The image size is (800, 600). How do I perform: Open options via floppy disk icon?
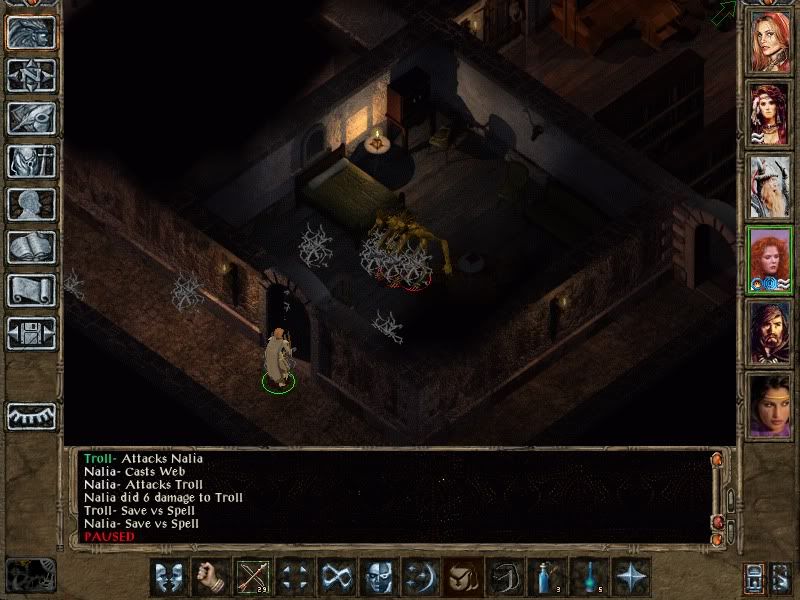[x=31, y=333]
